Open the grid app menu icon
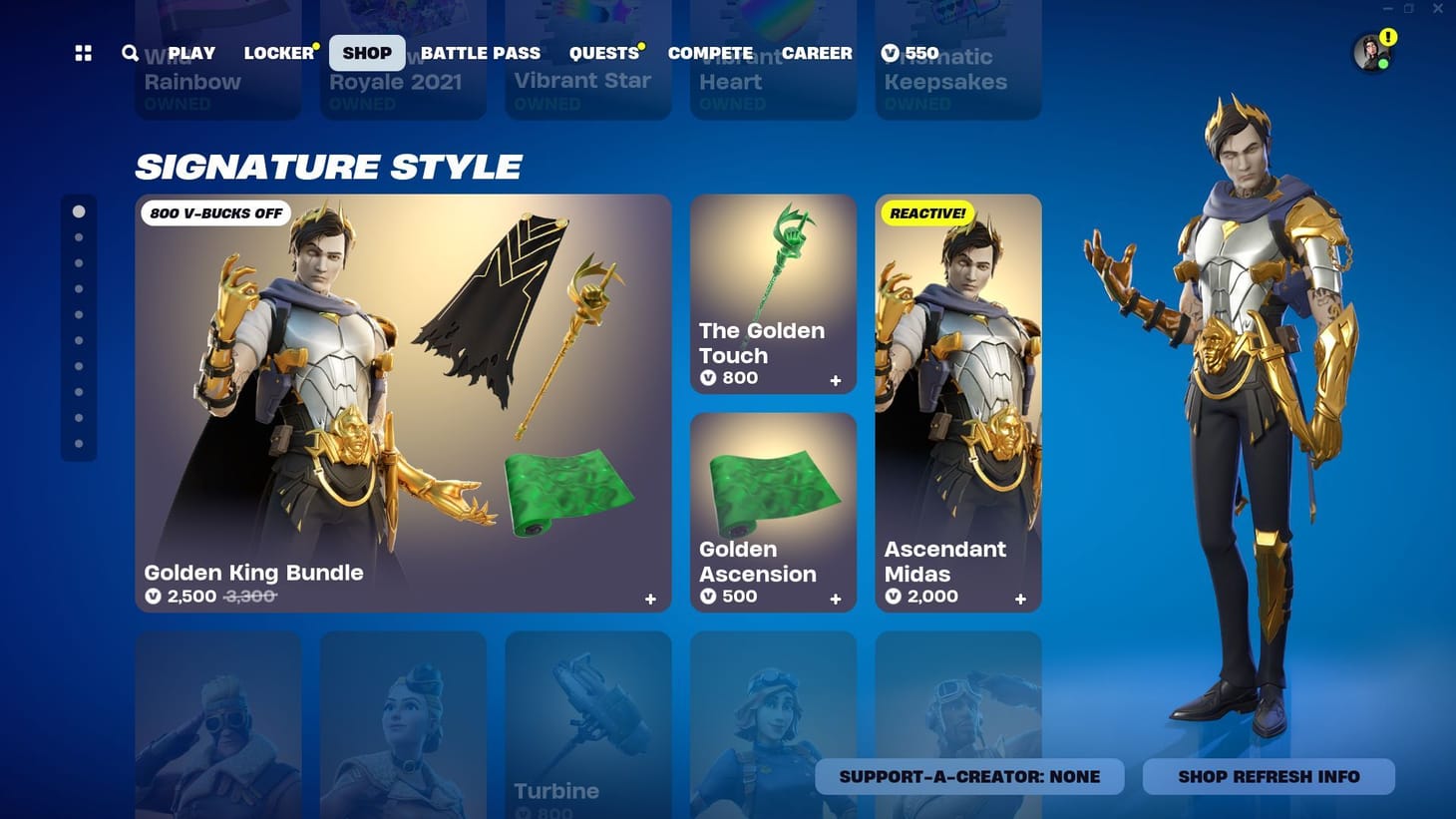Image resolution: width=1456 pixels, height=819 pixels. (83, 53)
